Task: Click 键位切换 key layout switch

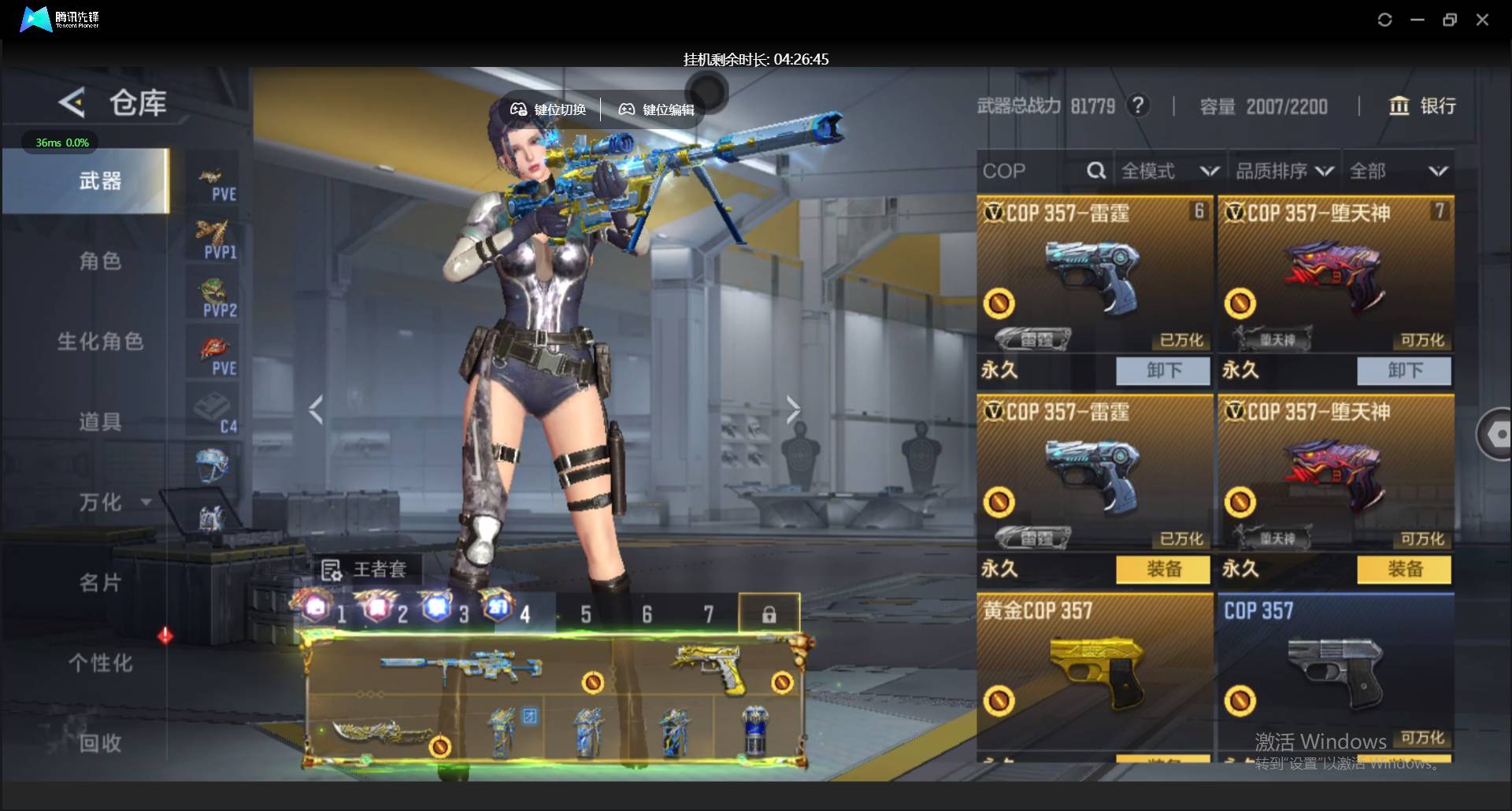Action: pyautogui.click(x=549, y=109)
